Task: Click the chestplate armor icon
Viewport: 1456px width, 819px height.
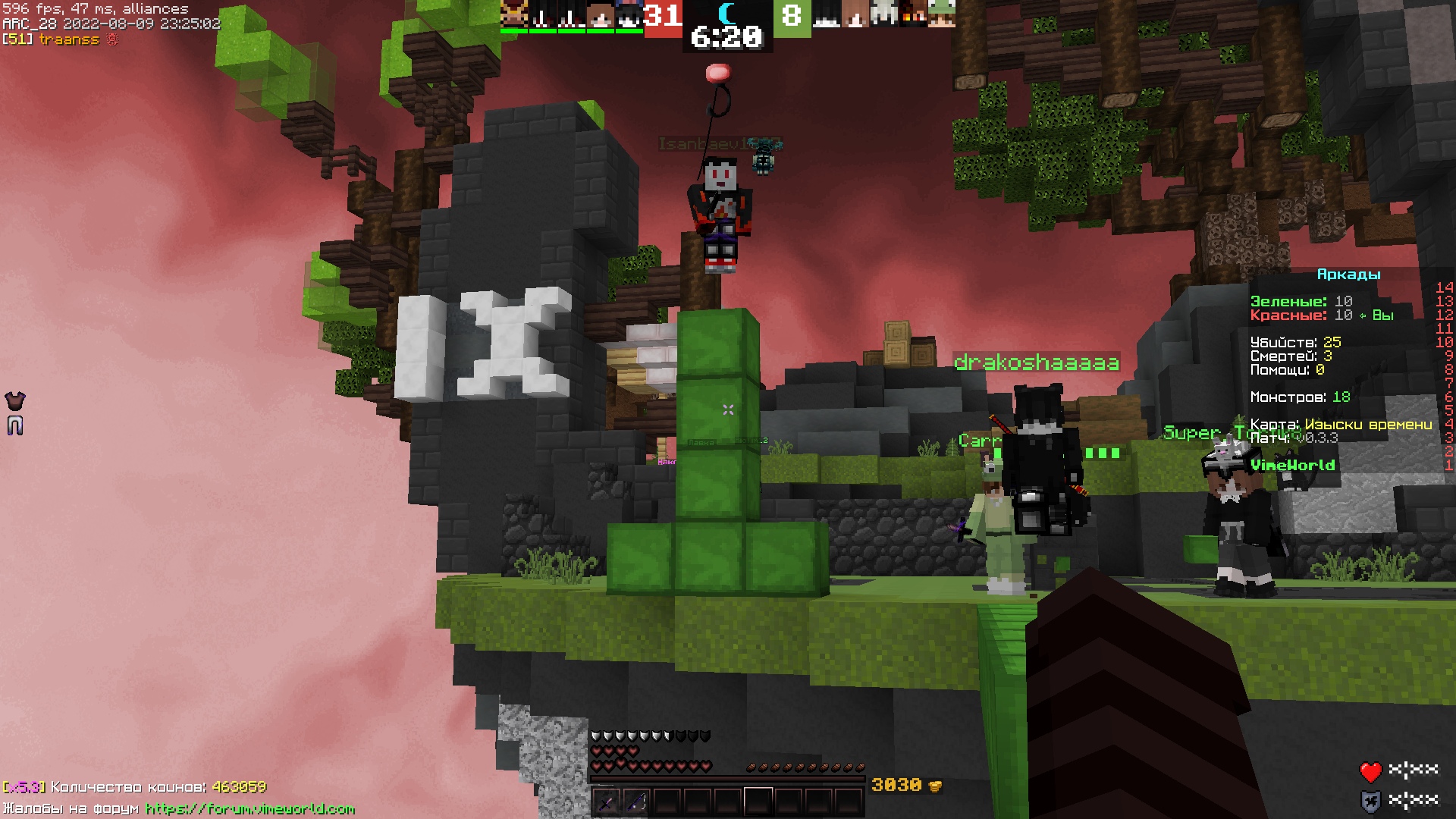Action: [15, 400]
